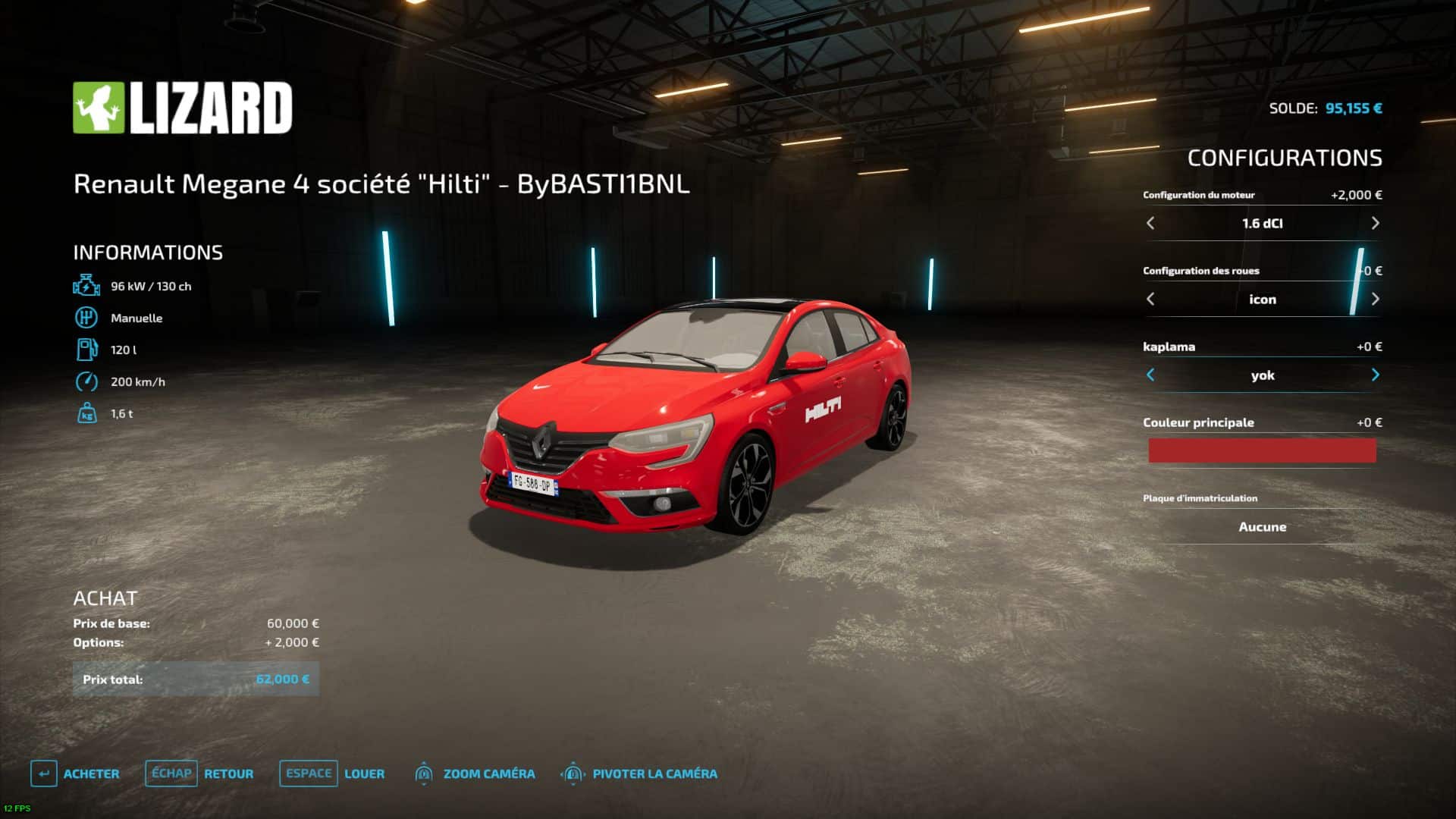The height and width of the screenshot is (819, 1456).
Task: Switch to next wheel configuration after icon
Action: click(1375, 299)
